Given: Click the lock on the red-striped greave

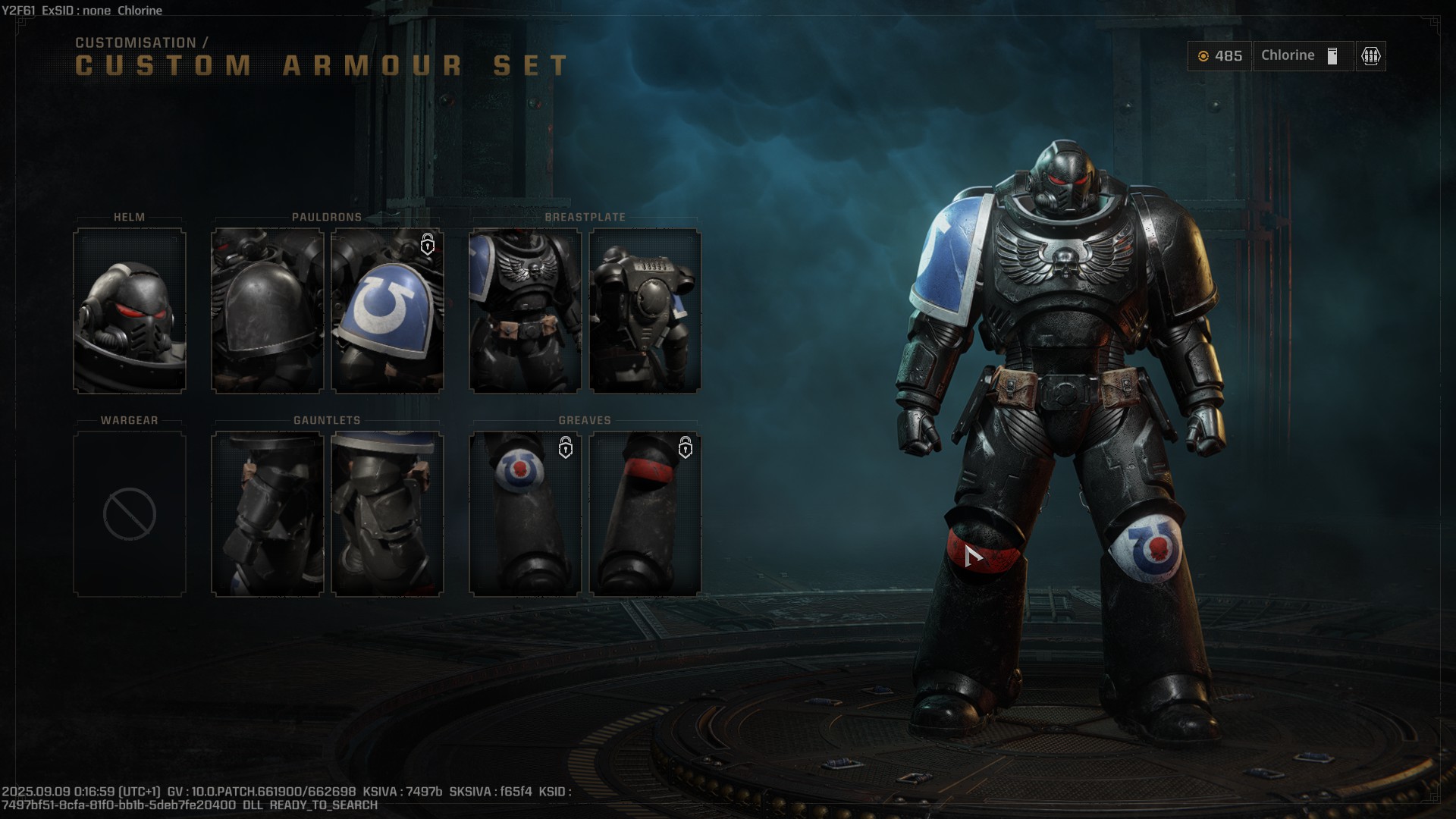Looking at the screenshot, I should point(686,448).
